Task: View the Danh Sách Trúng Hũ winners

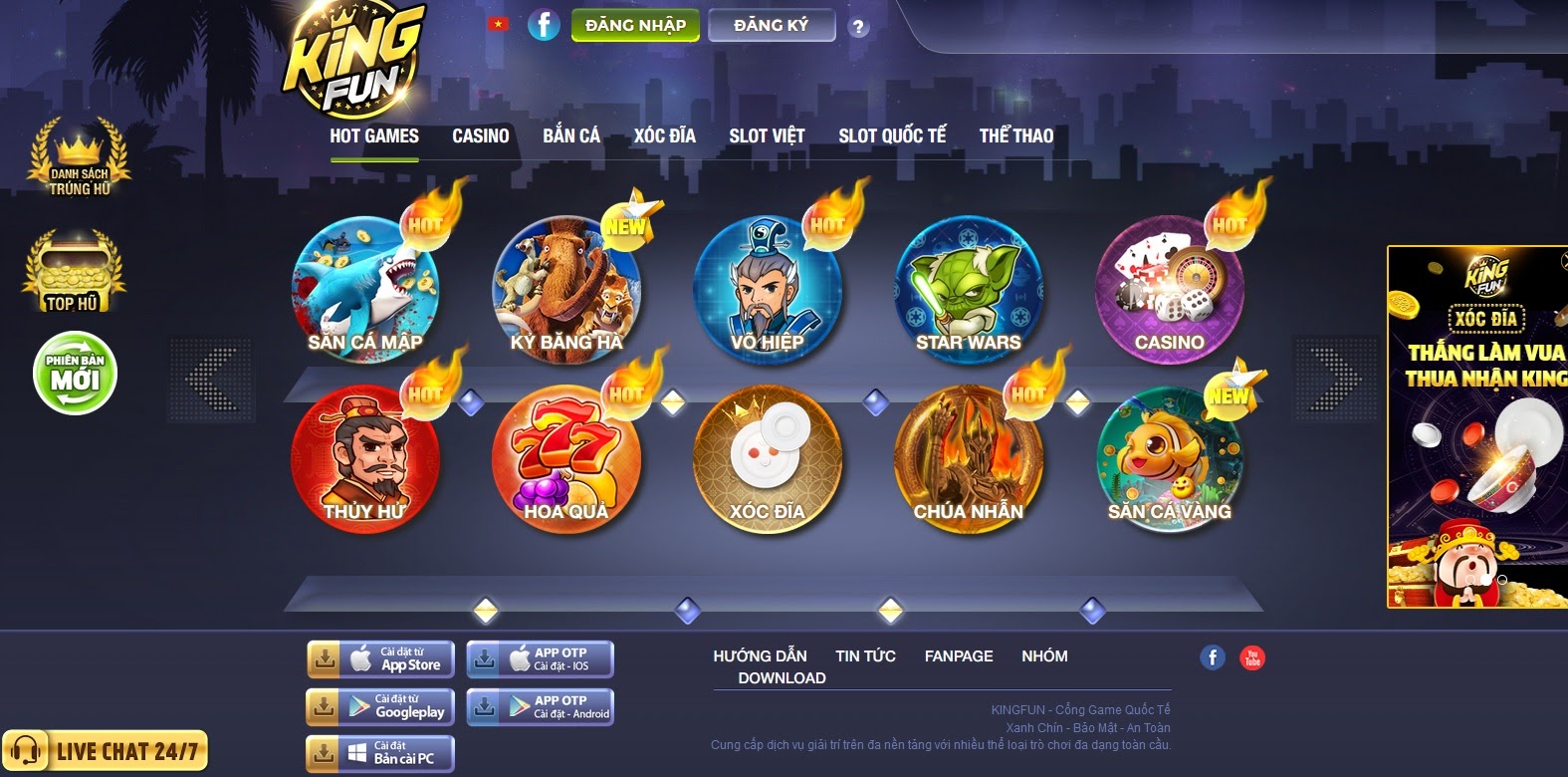Action: (80, 159)
